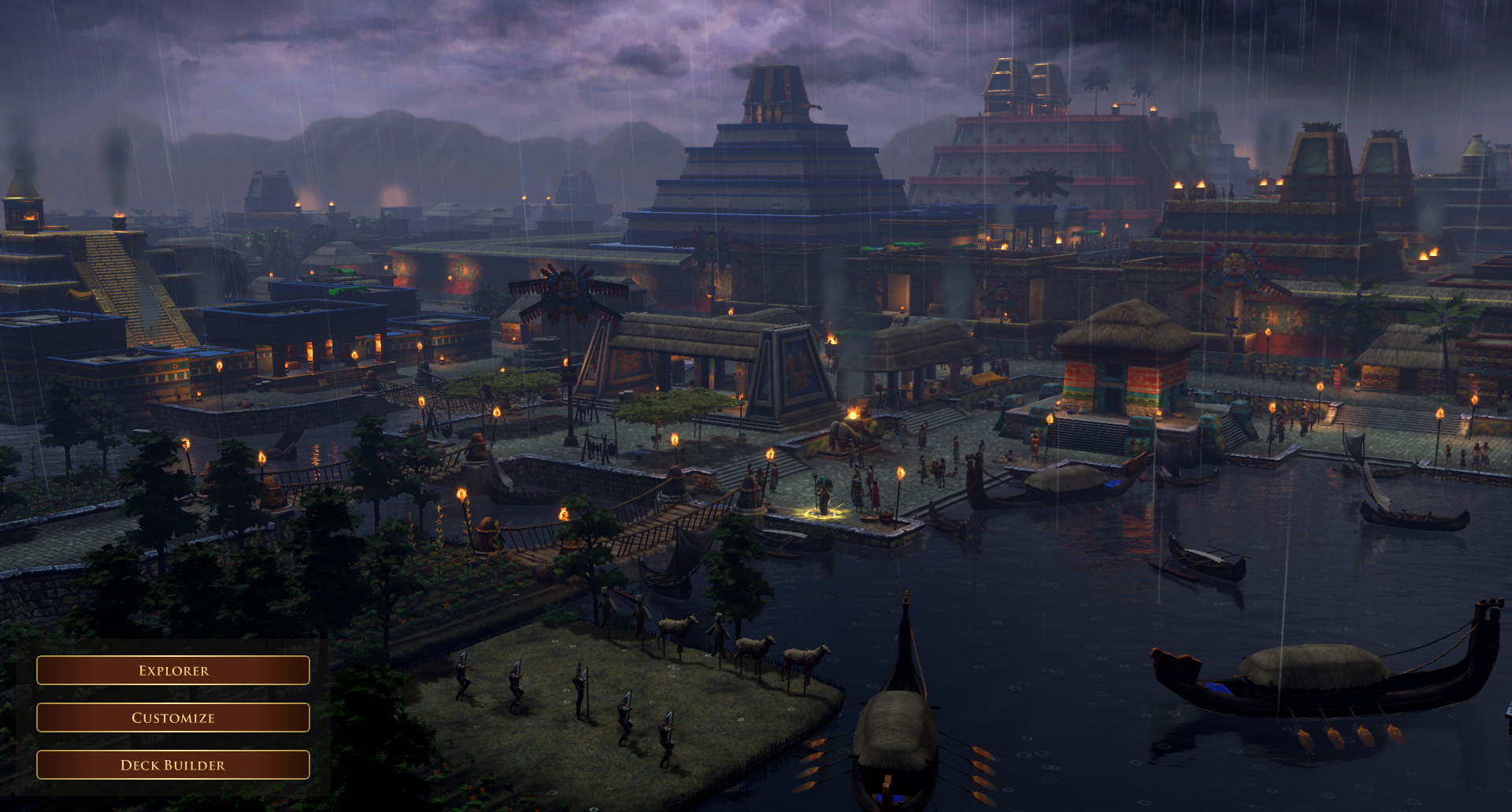Open the Explorer menu
The height and width of the screenshot is (812, 1512).
pos(173,670)
